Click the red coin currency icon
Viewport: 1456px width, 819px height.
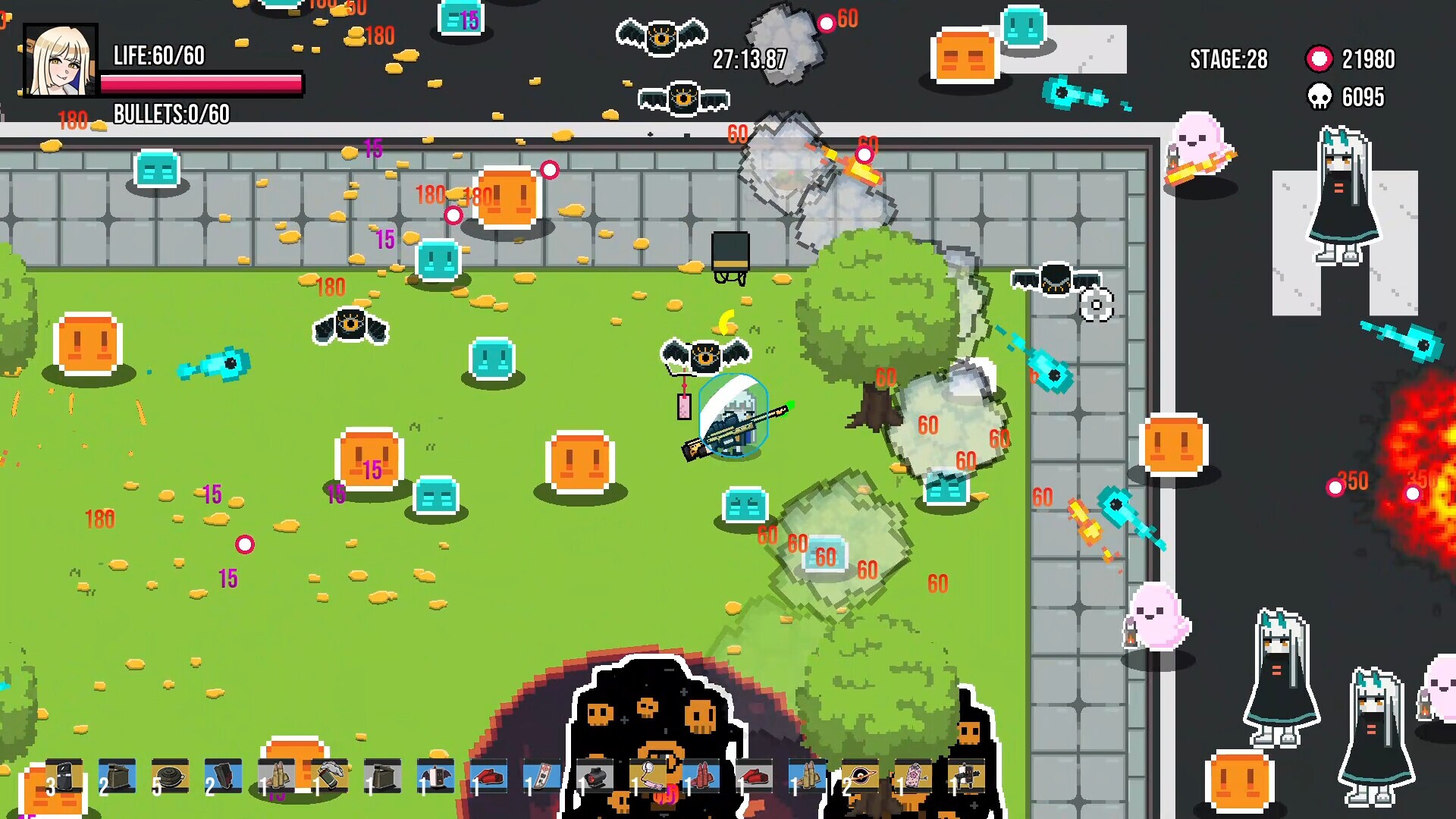[x=1319, y=58]
